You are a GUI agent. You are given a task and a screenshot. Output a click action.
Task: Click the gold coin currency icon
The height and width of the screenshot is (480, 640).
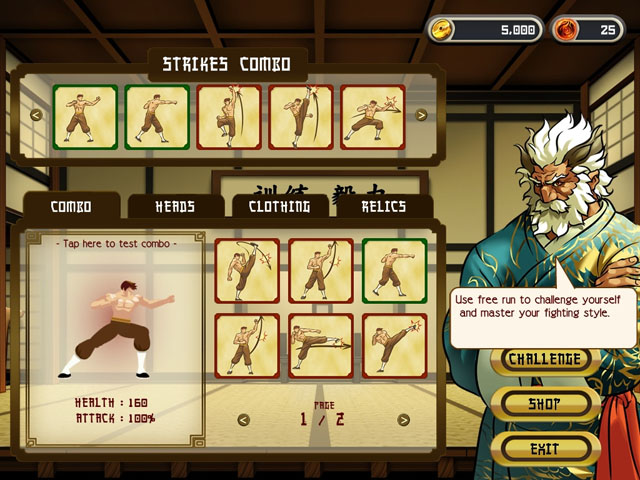point(442,30)
